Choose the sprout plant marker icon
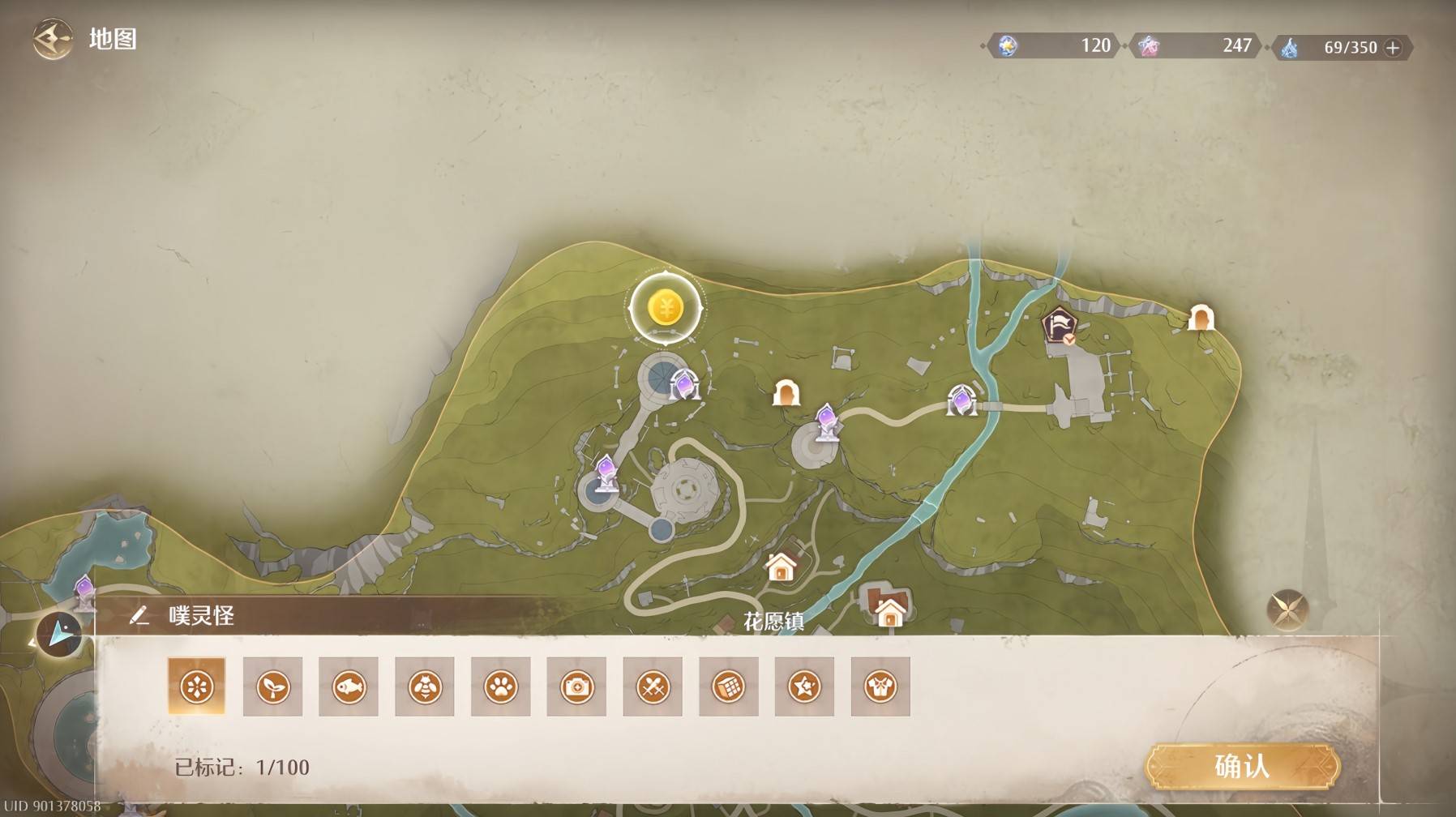Image resolution: width=1456 pixels, height=817 pixels. (272, 687)
